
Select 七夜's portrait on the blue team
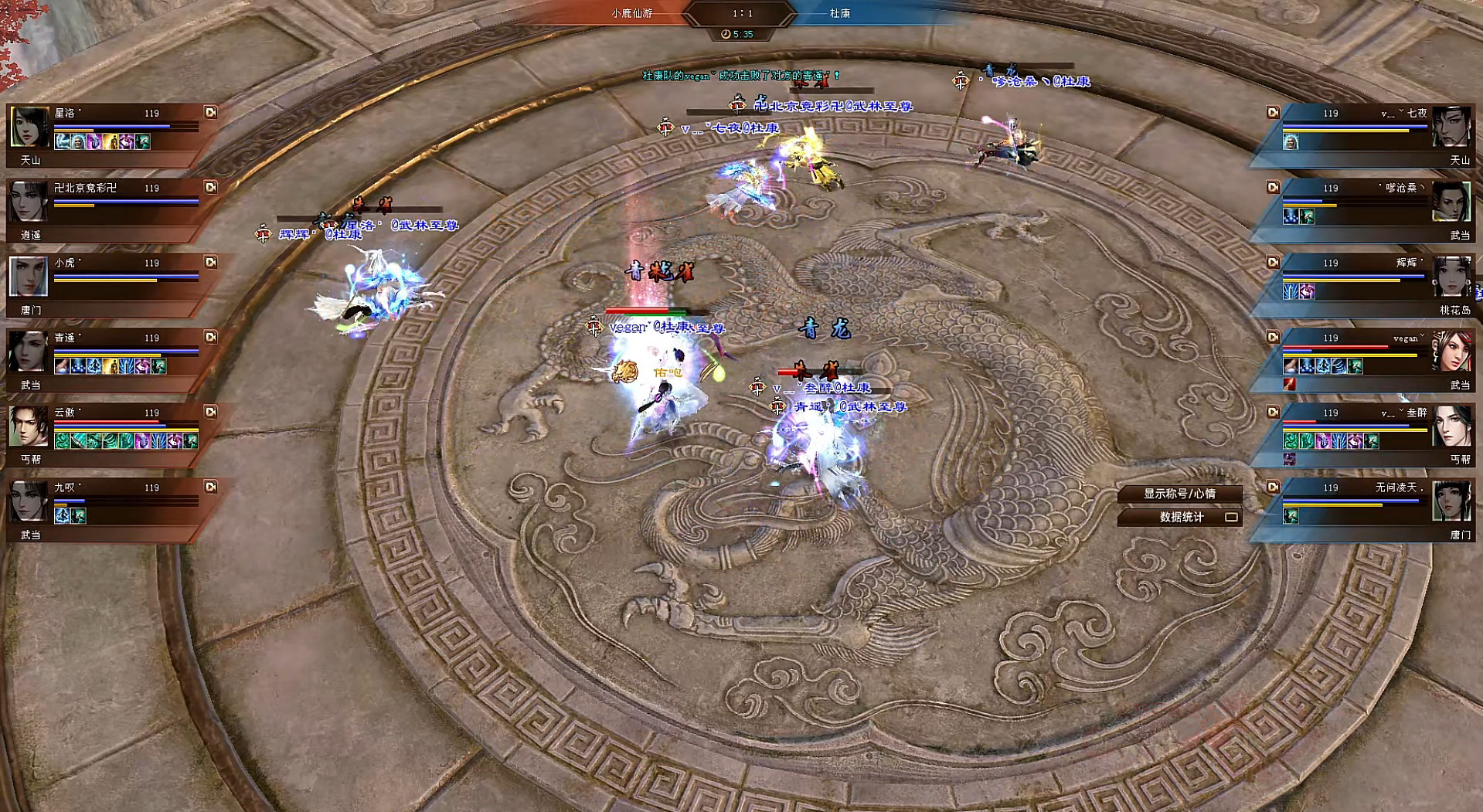pos(1451,126)
